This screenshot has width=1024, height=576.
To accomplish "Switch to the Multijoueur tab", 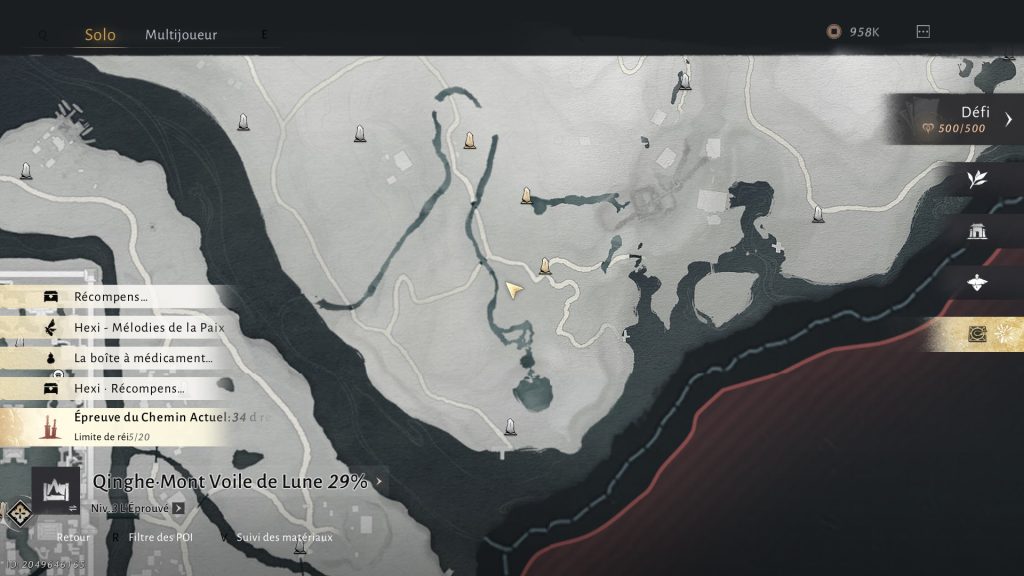I will coord(181,34).
